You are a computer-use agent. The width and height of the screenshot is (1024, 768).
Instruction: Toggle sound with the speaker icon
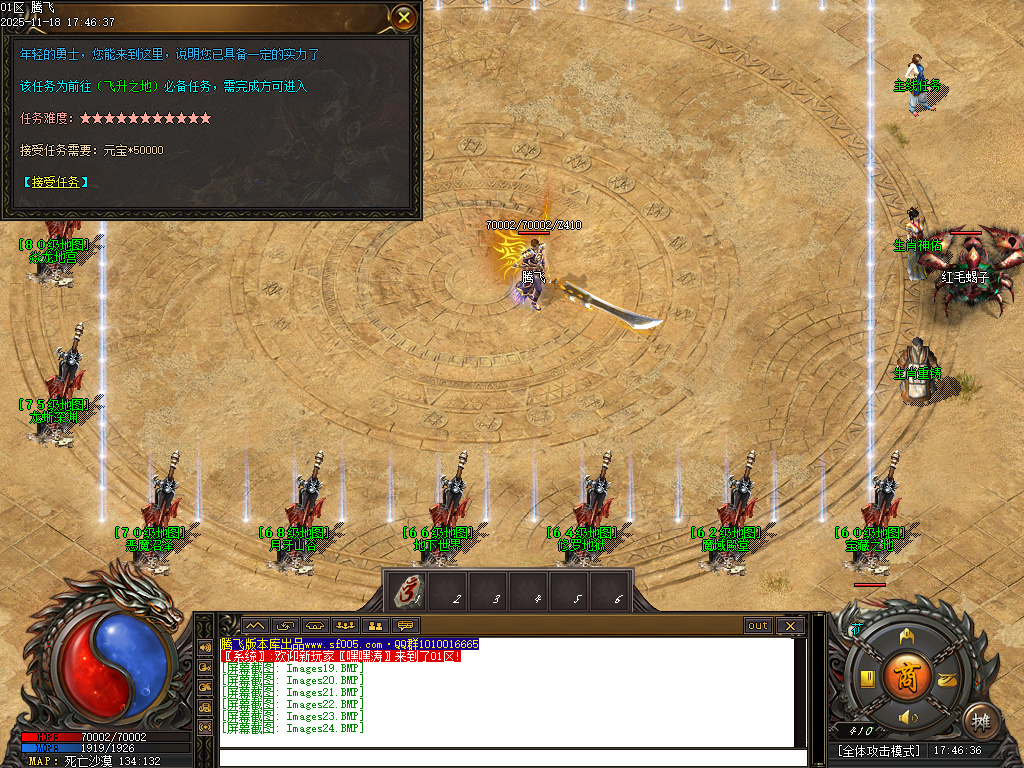pos(907,717)
